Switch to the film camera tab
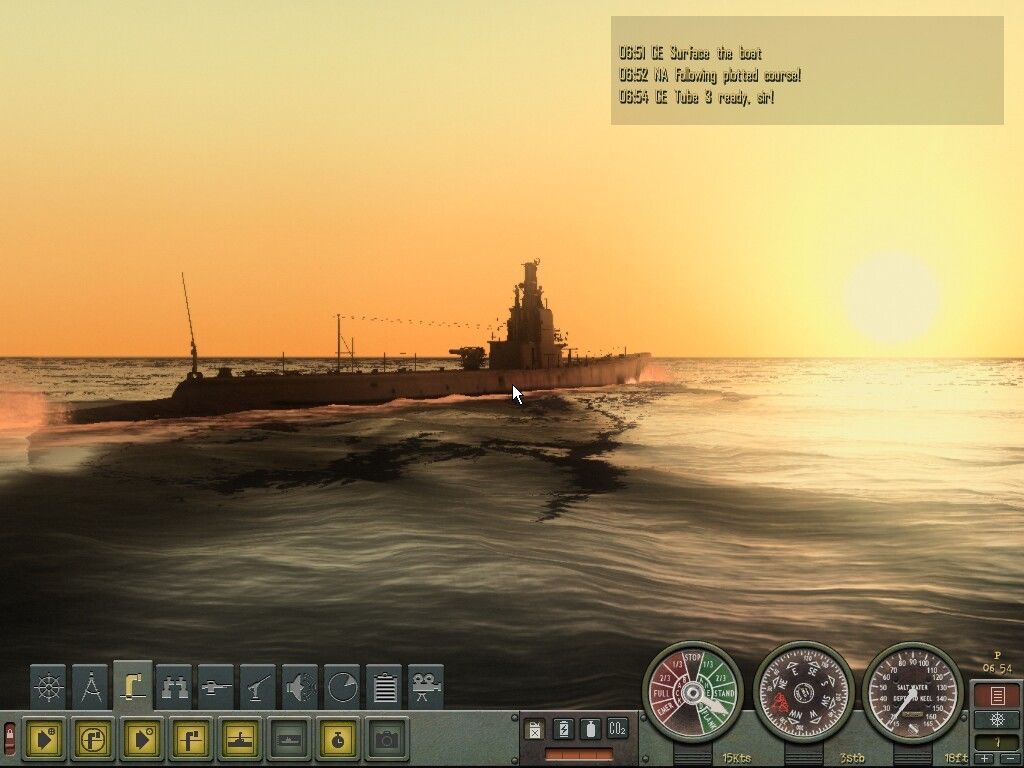The image size is (1024, 768). pyautogui.click(x=426, y=687)
